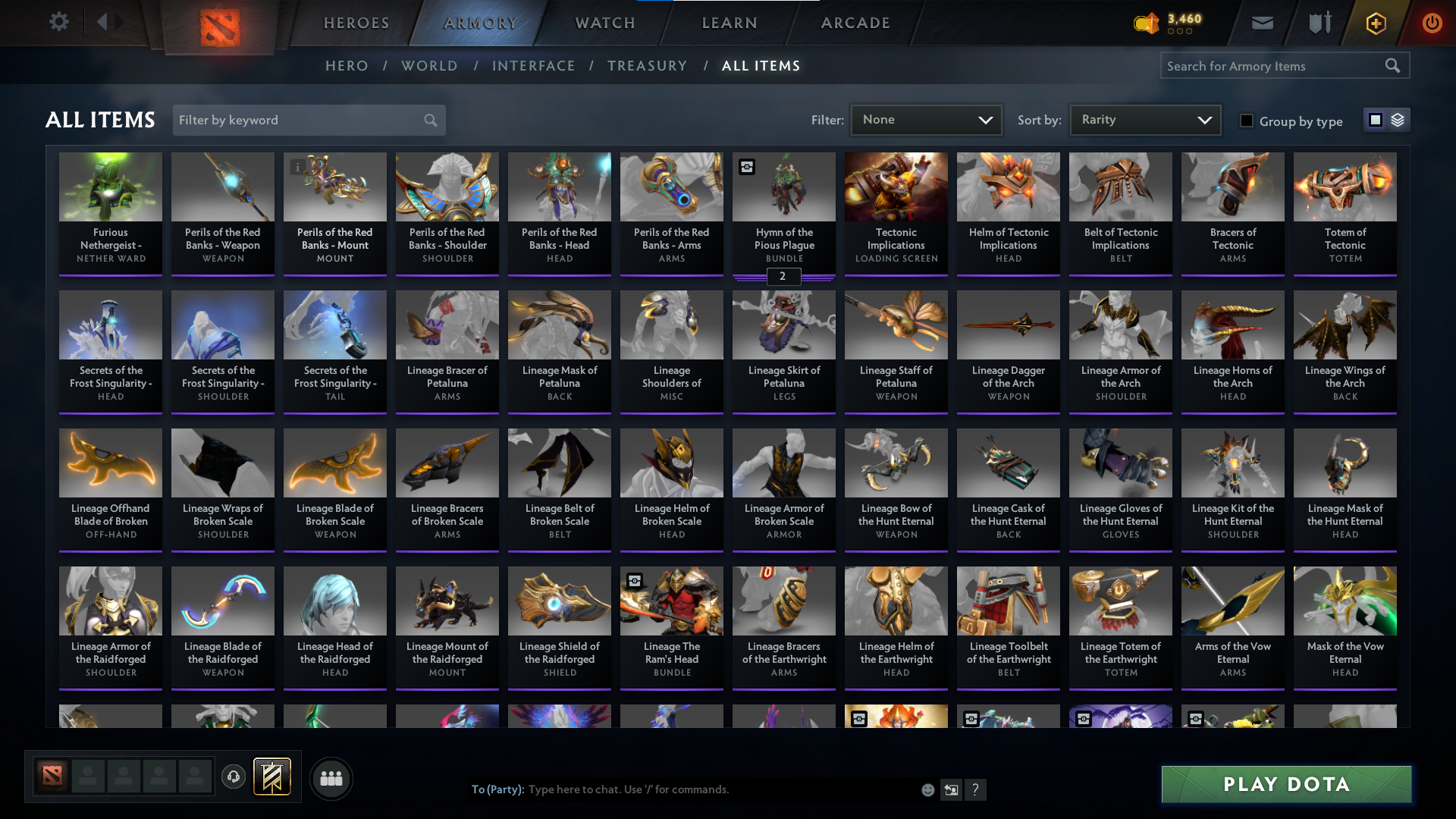The width and height of the screenshot is (1456, 819).
Task: Open the shield and sword battle icon
Action: (1319, 23)
